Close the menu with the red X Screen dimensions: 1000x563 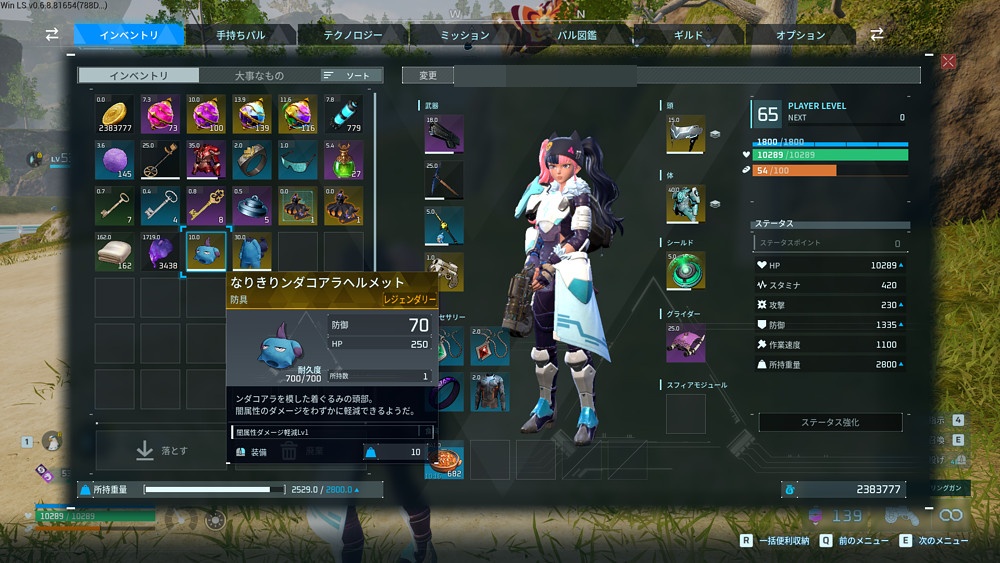pyautogui.click(x=948, y=62)
